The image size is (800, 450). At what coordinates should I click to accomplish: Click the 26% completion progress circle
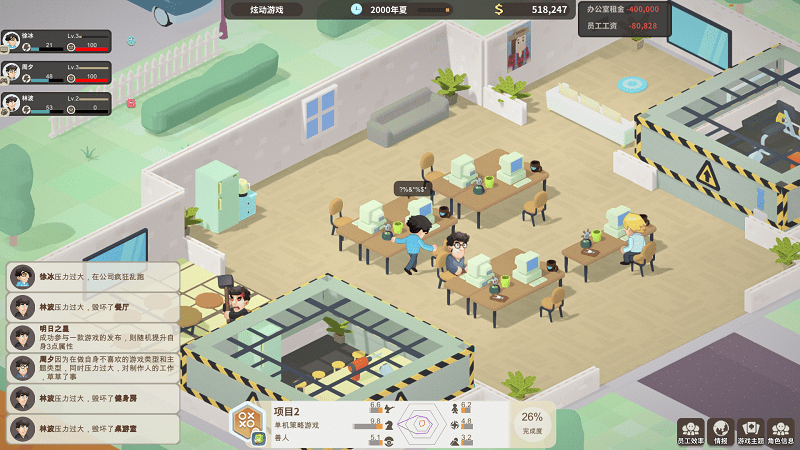pyautogui.click(x=532, y=421)
